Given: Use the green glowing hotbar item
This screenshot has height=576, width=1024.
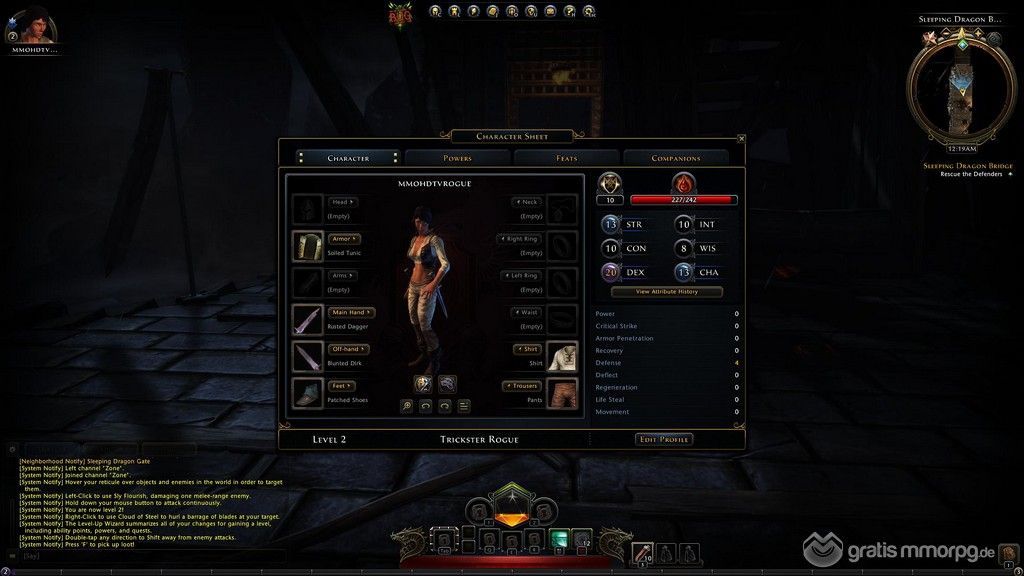Looking at the screenshot, I should 559,540.
